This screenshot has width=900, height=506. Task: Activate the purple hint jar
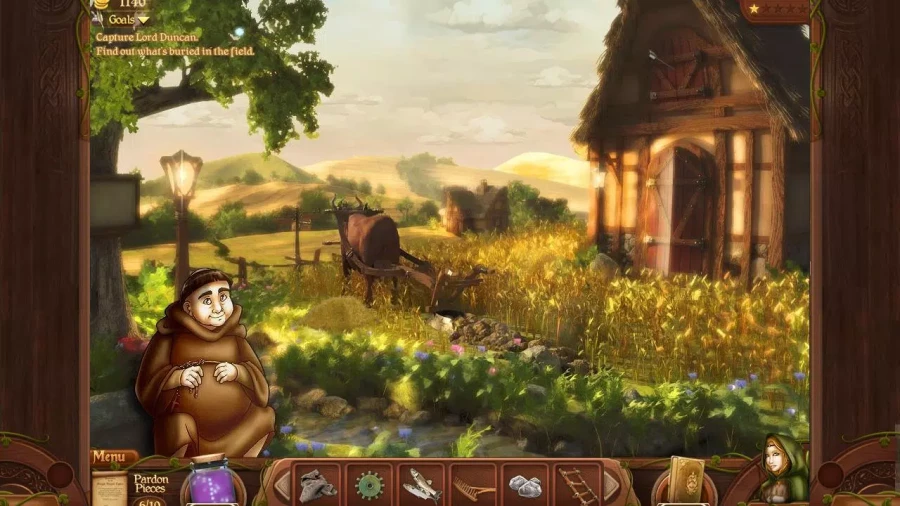point(211,482)
